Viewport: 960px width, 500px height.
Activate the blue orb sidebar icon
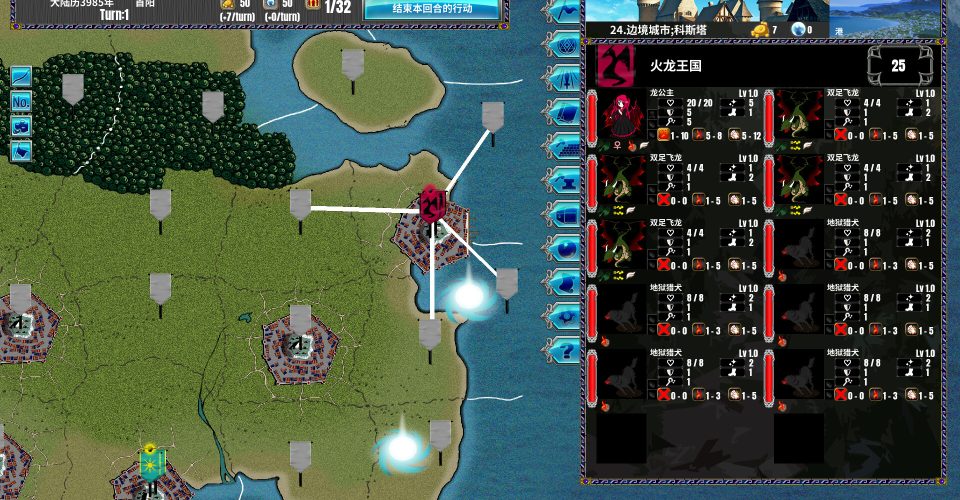click(565, 248)
